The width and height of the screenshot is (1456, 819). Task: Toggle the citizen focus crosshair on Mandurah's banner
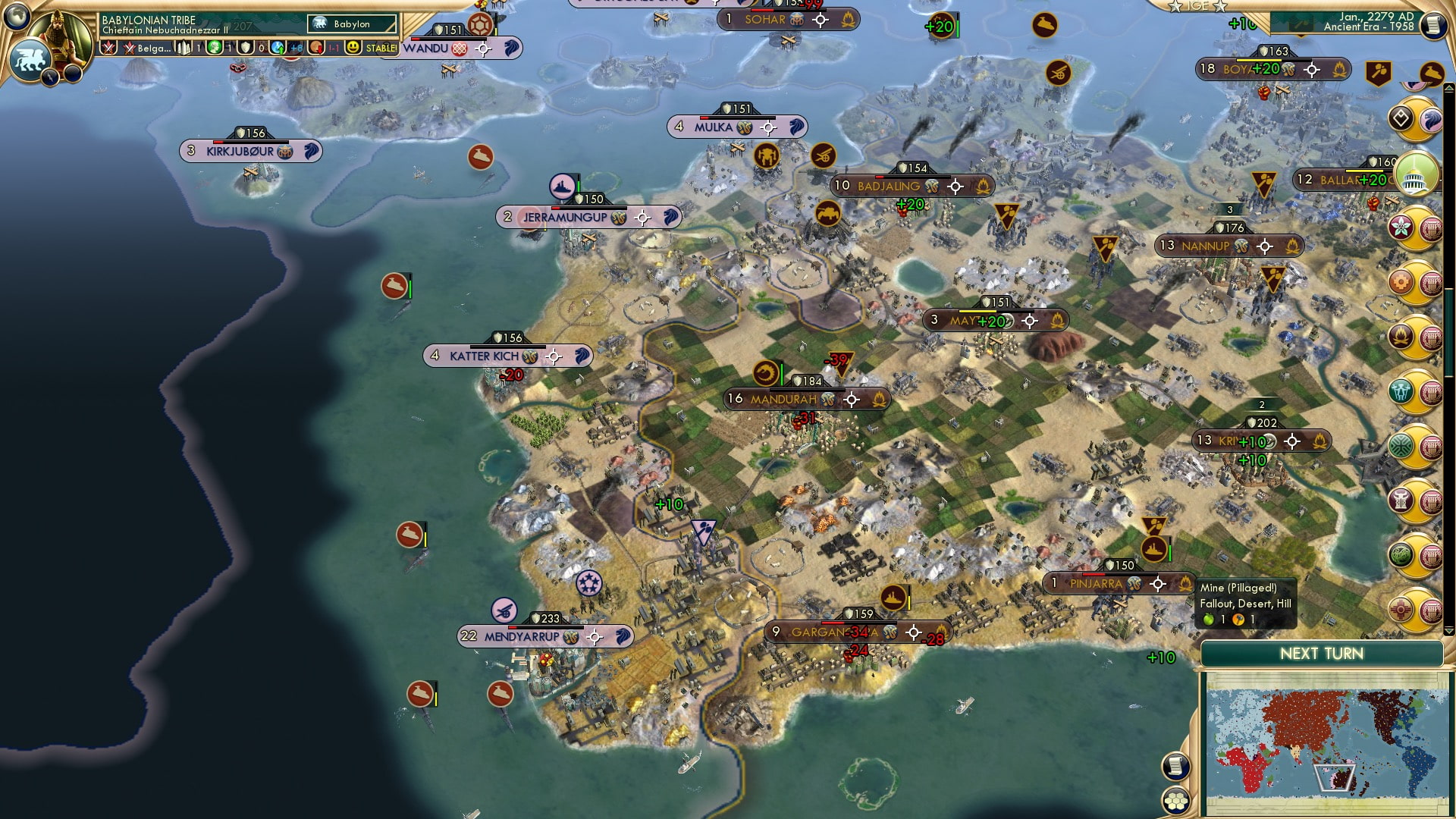point(852,400)
